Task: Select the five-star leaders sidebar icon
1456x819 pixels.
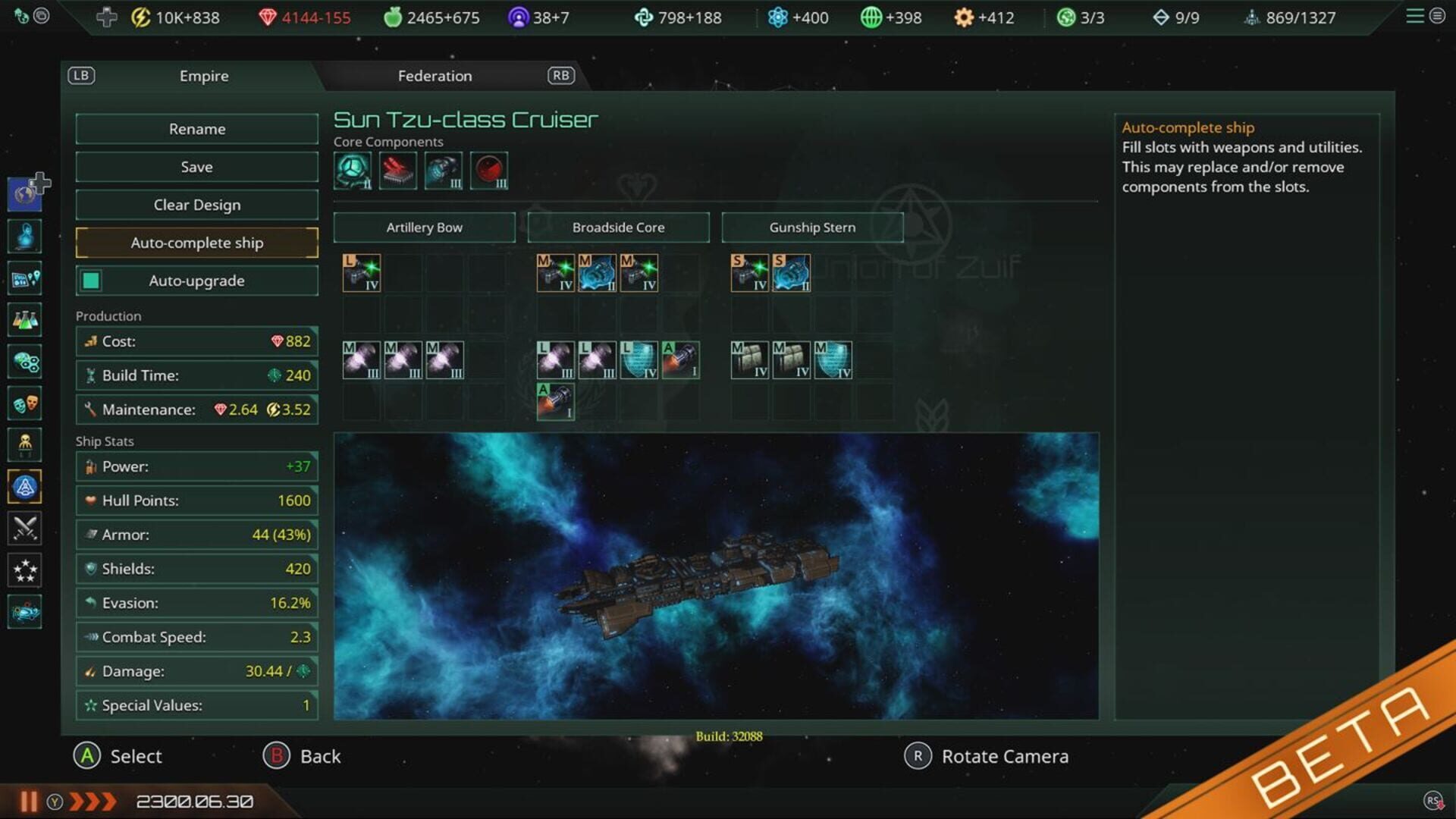Action: pos(25,570)
